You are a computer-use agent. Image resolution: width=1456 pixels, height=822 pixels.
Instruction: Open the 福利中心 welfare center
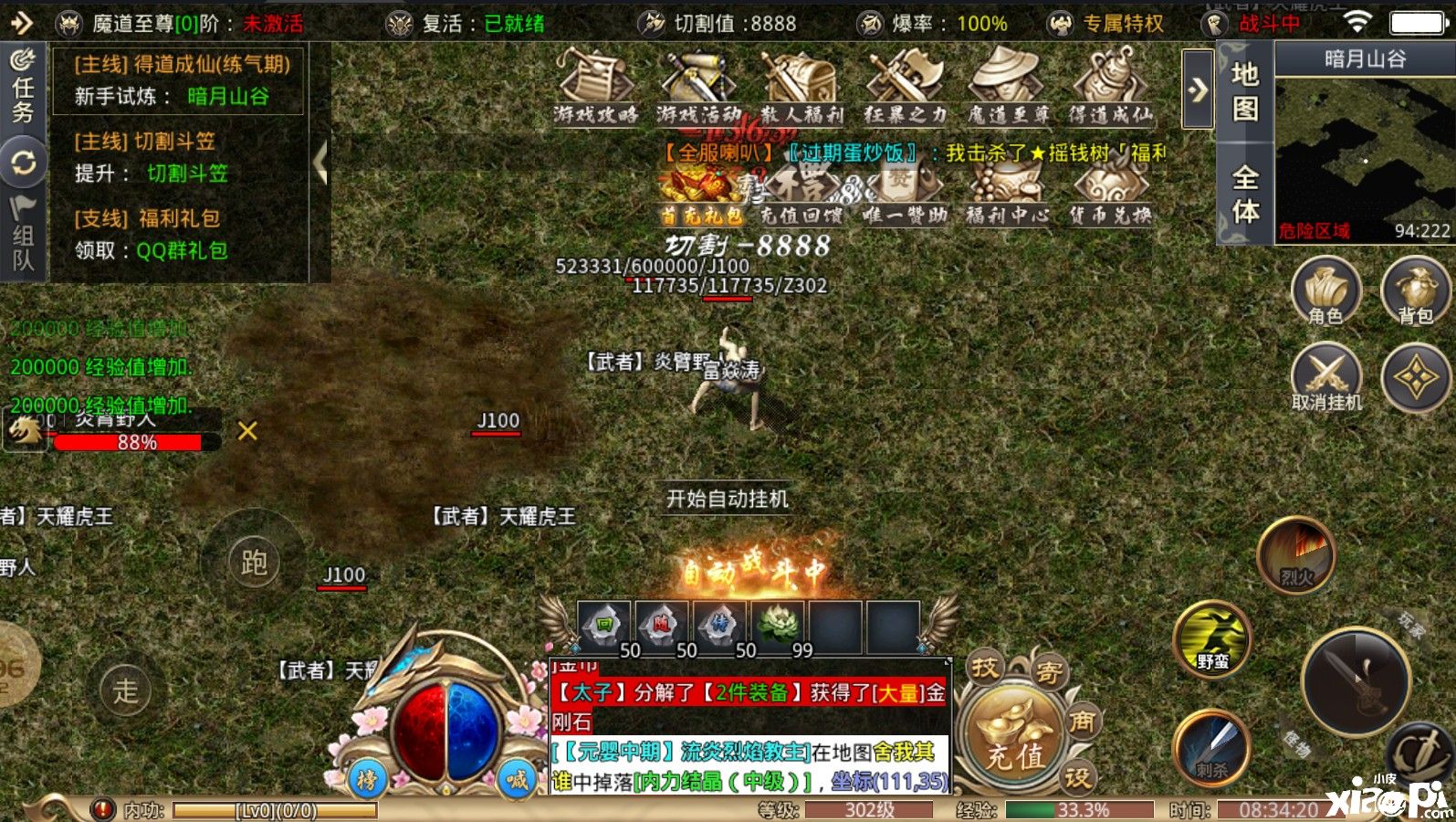click(1008, 194)
